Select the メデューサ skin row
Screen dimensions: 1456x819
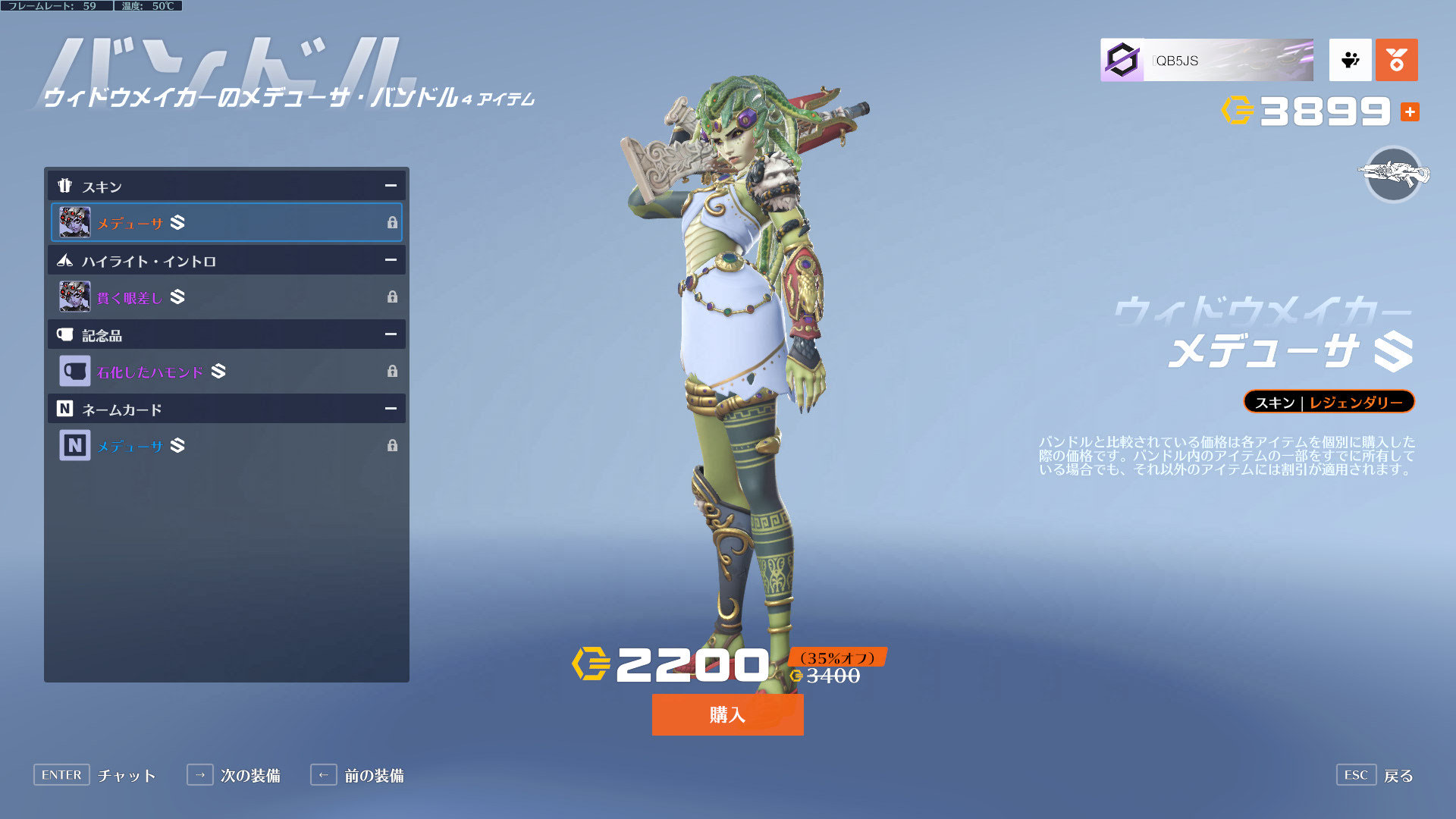(x=226, y=222)
